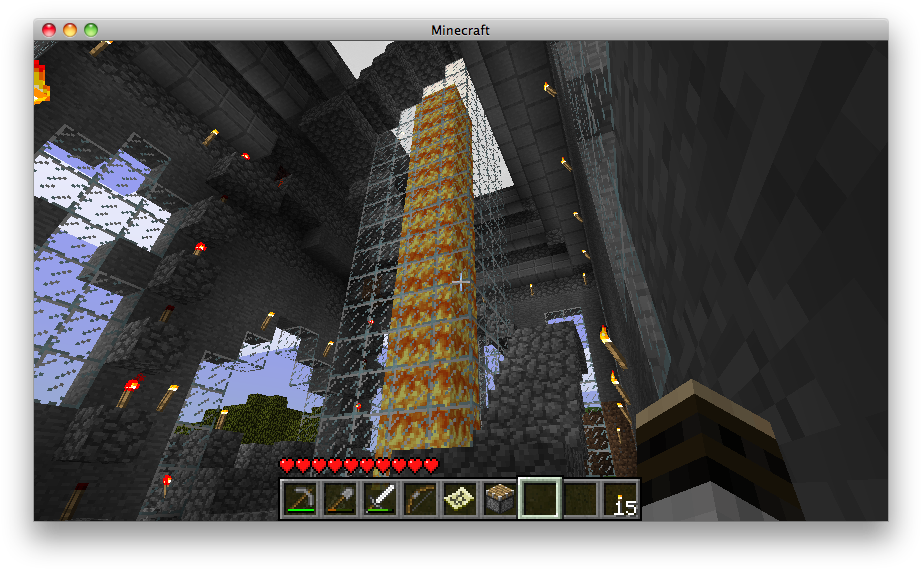This screenshot has width=921, height=569.
Task: Equip the iron sword slot
Action: click(x=379, y=498)
